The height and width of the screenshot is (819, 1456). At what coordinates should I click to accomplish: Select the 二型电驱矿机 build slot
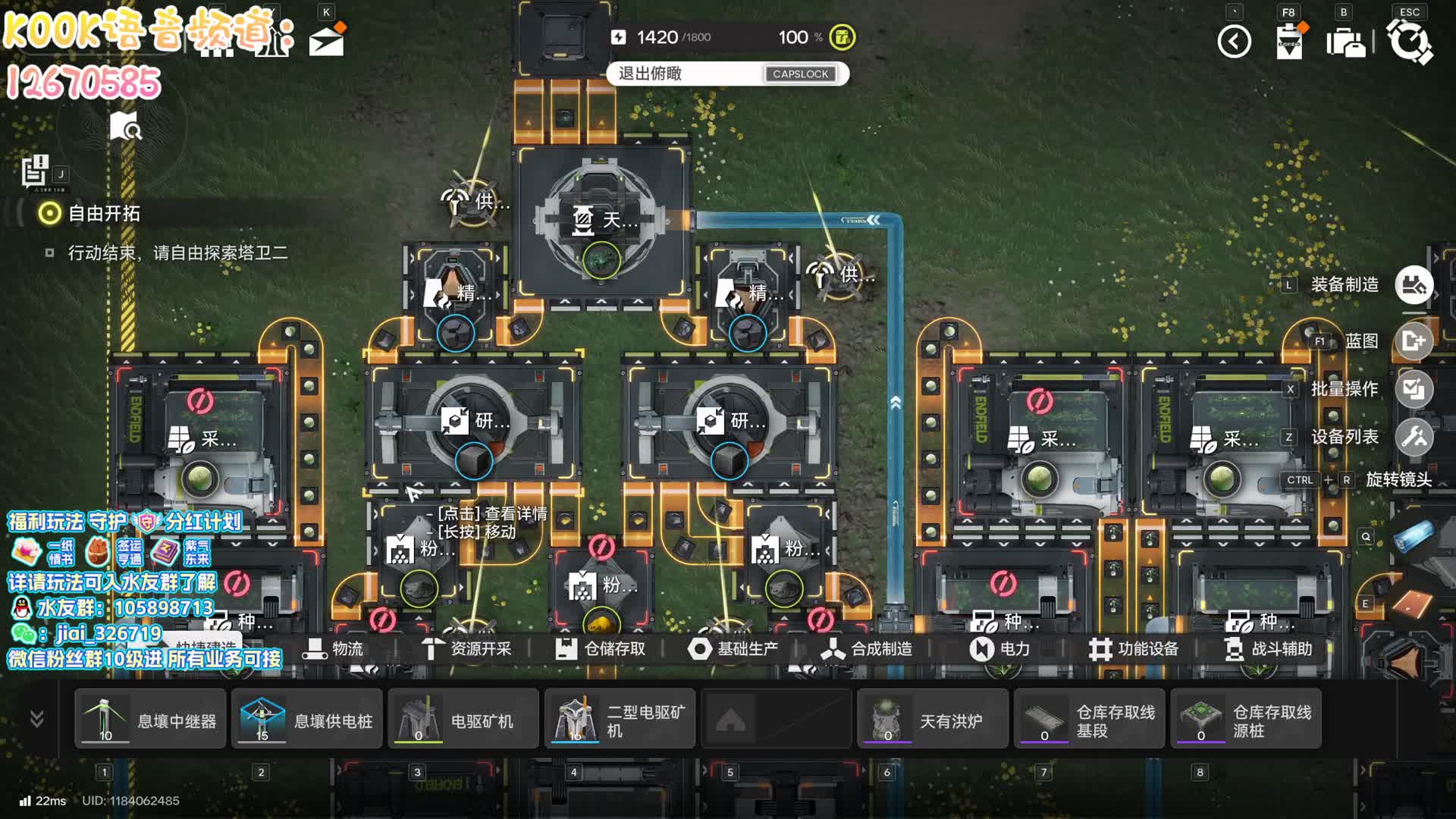tap(620, 719)
